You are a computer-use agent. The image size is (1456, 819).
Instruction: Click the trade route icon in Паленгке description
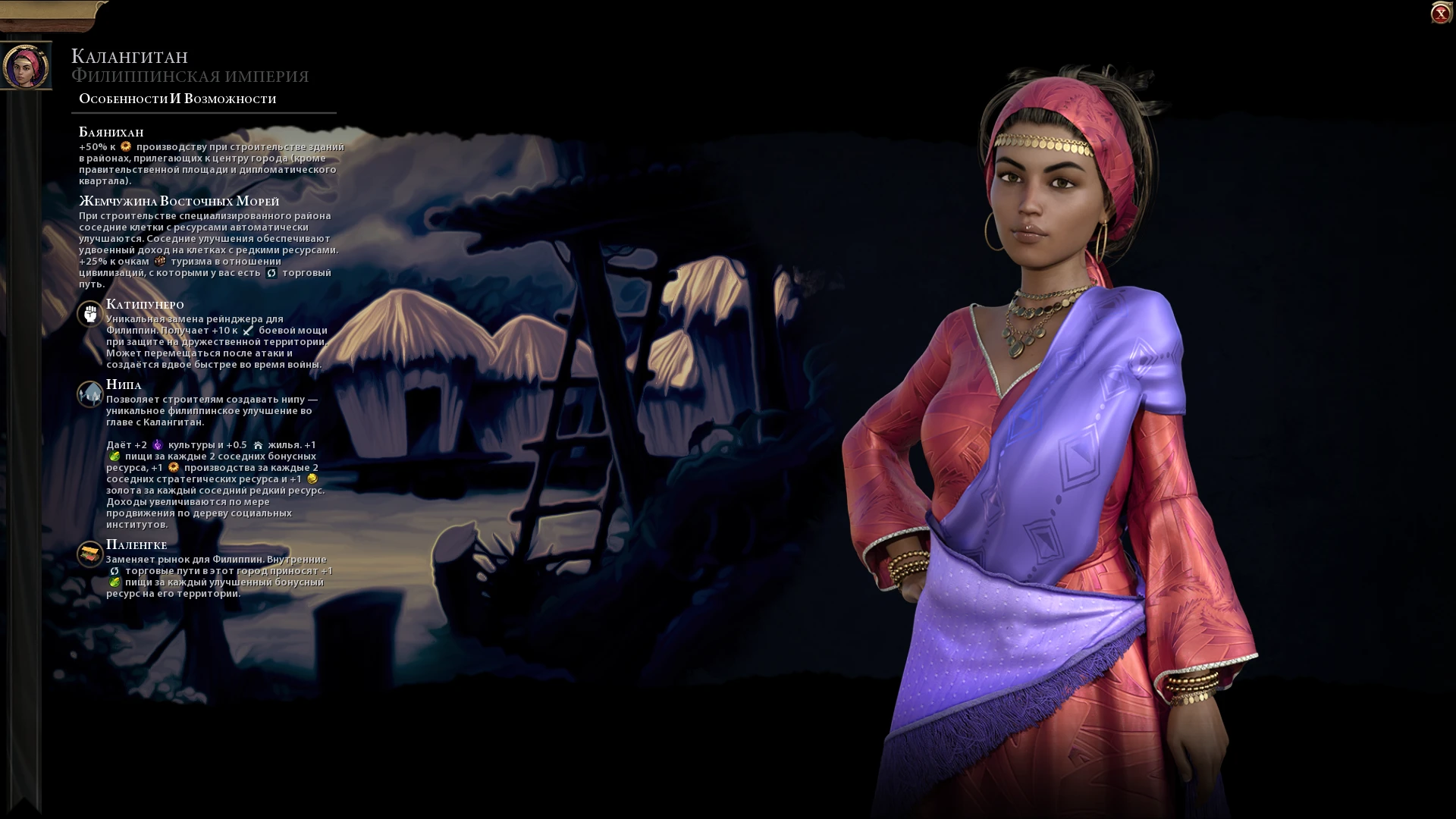[x=114, y=572]
